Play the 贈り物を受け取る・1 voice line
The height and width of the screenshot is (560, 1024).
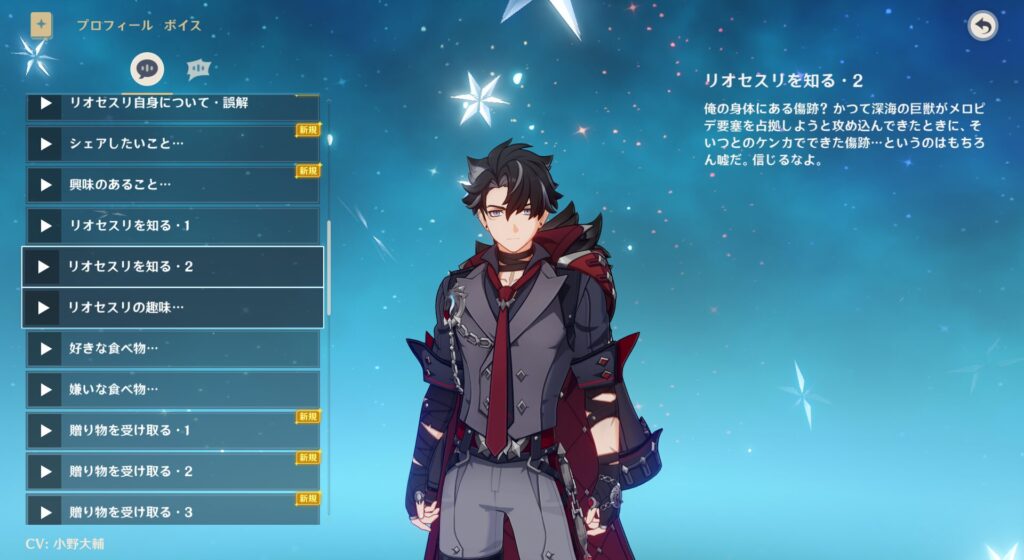(x=45, y=430)
